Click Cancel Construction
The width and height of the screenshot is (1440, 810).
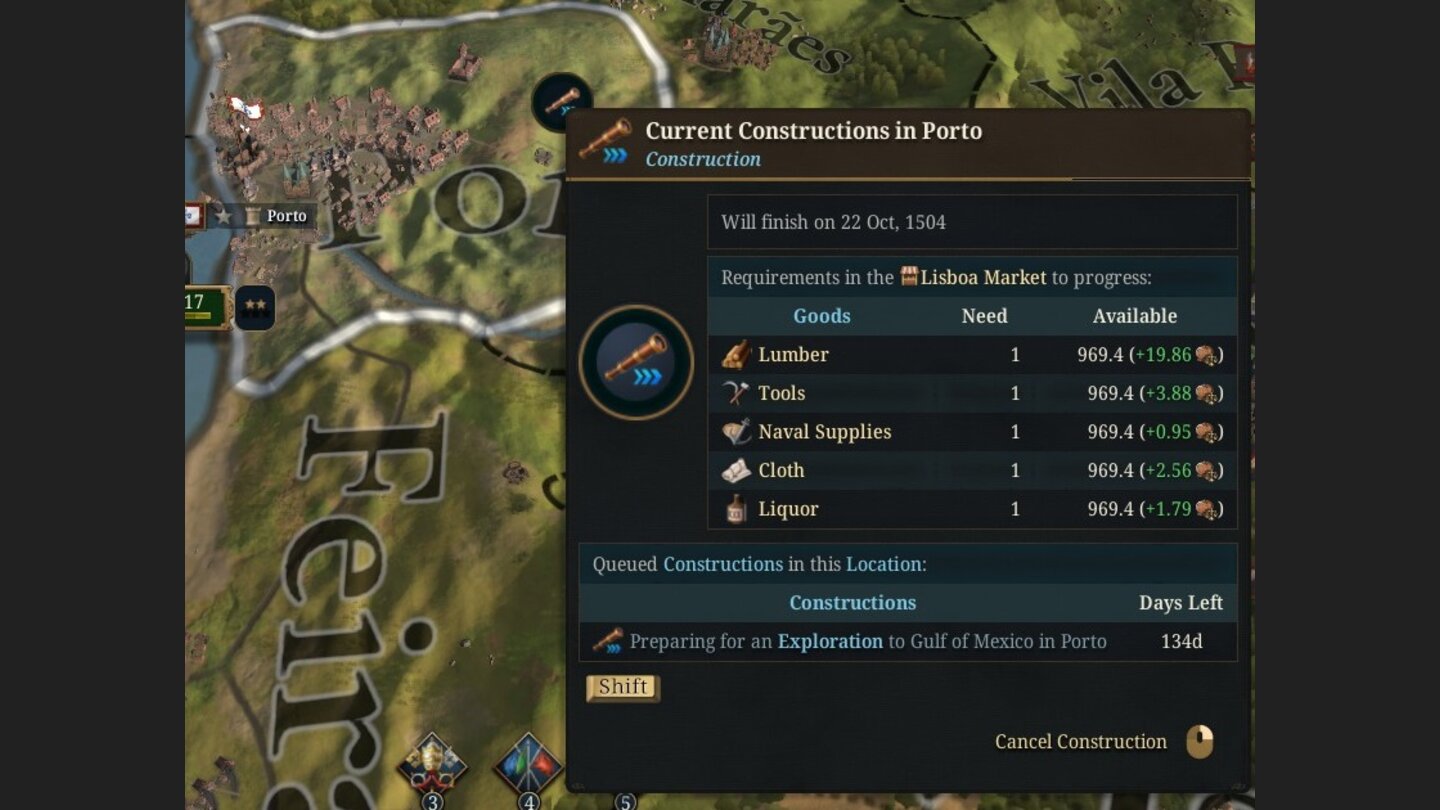pos(1080,741)
